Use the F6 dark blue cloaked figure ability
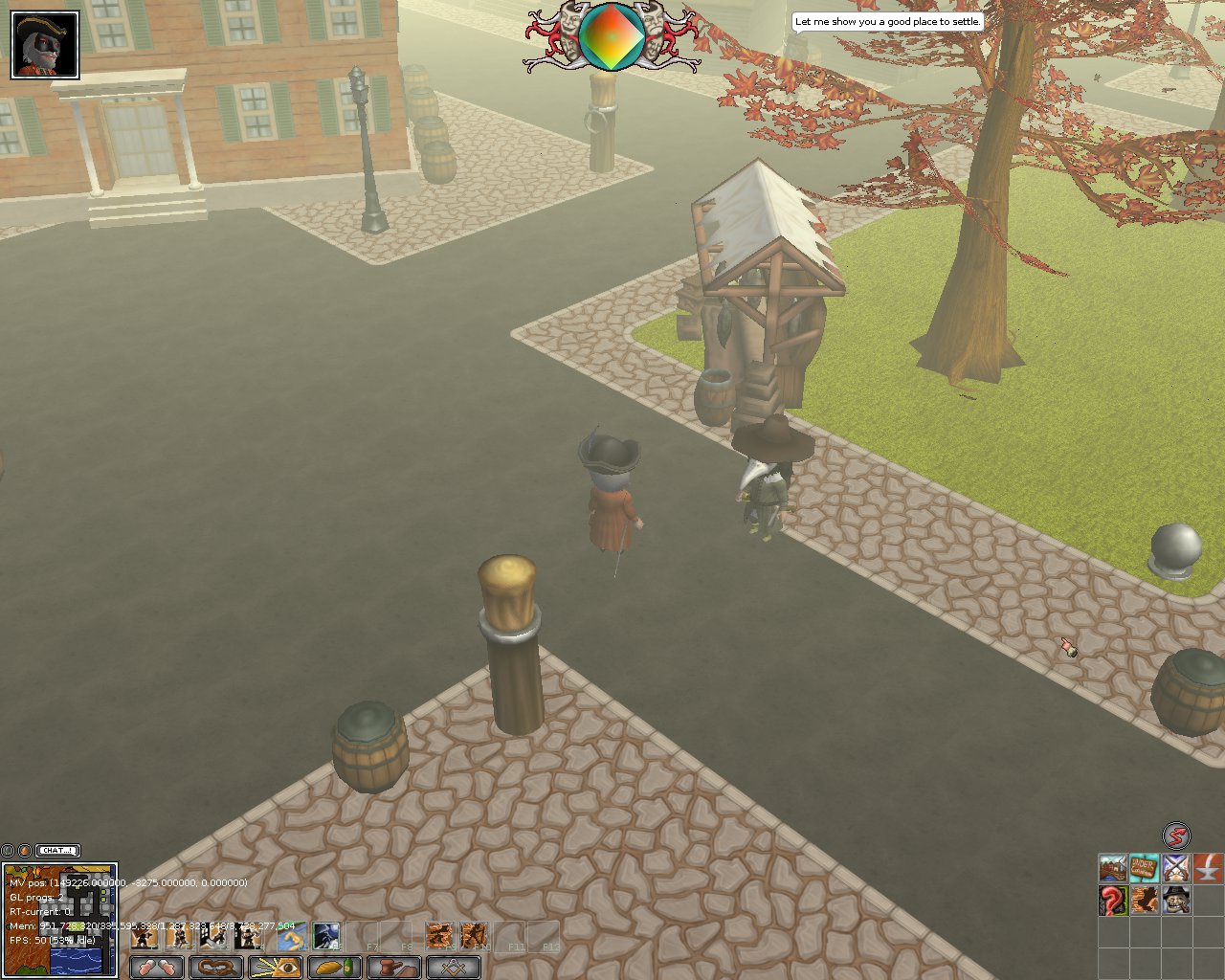1225x980 pixels. pyautogui.click(x=326, y=935)
